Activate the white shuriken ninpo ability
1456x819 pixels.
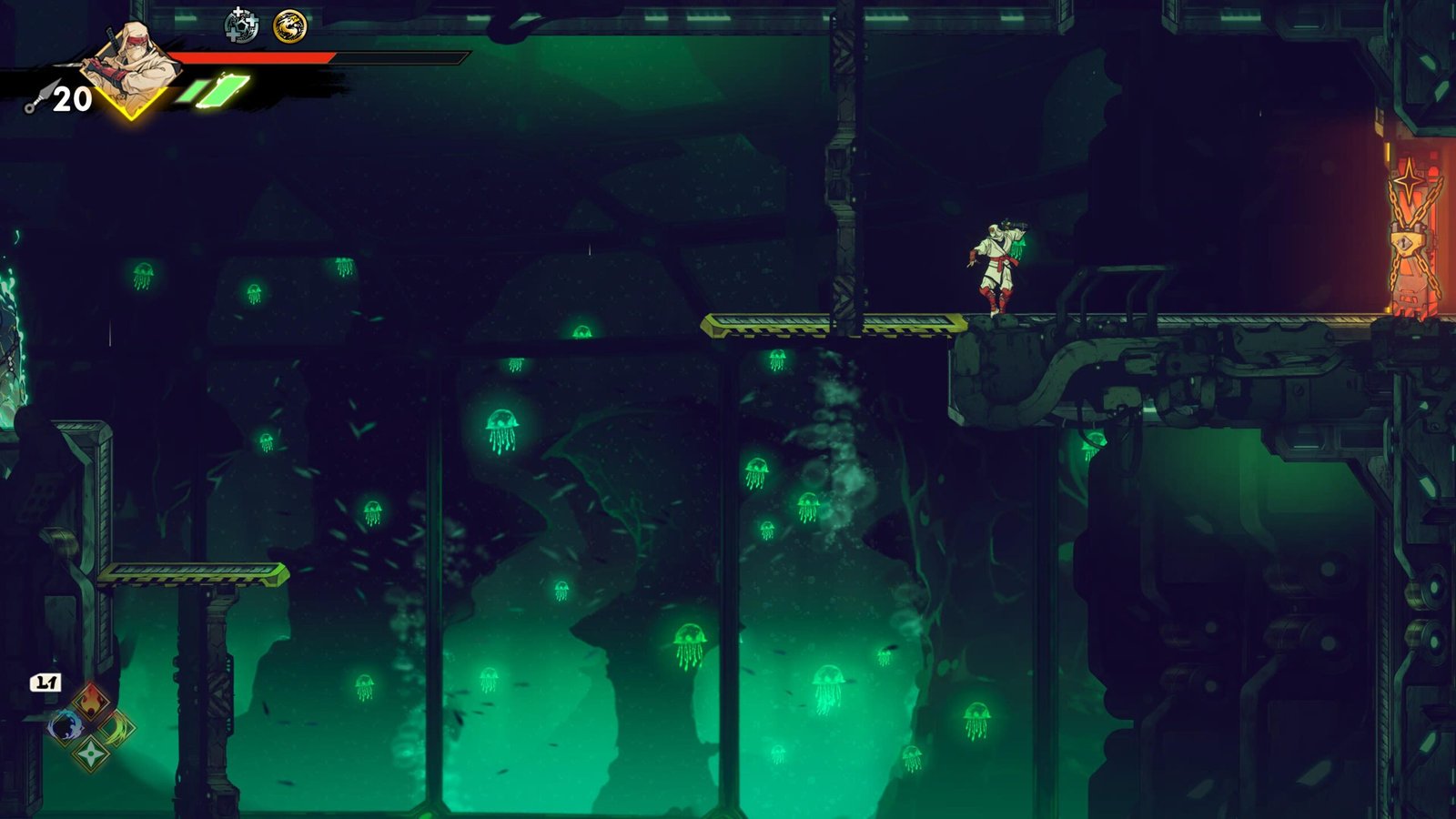tap(91, 753)
